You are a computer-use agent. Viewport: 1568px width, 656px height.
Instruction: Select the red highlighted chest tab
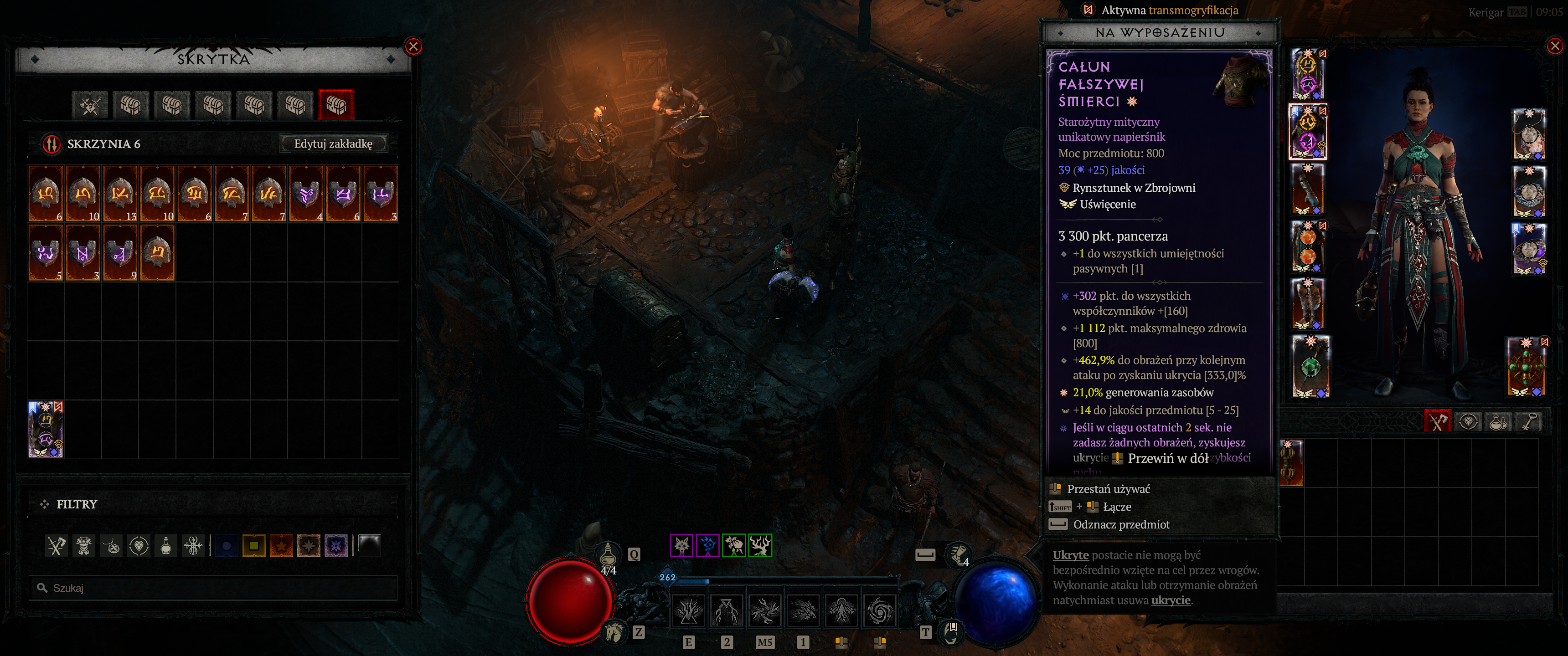pos(335,105)
